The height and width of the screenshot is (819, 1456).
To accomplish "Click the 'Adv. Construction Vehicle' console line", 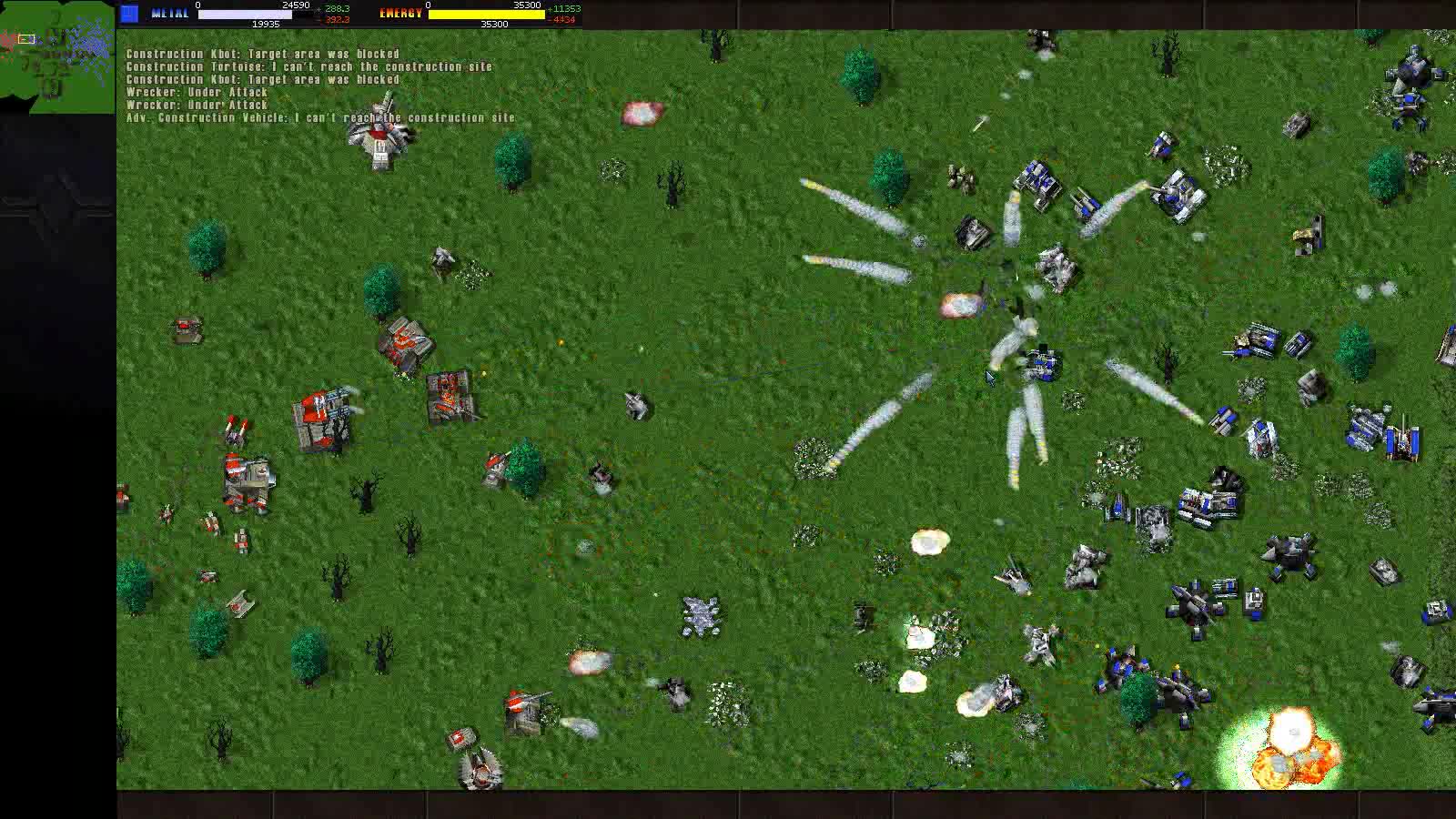I will tap(318, 117).
